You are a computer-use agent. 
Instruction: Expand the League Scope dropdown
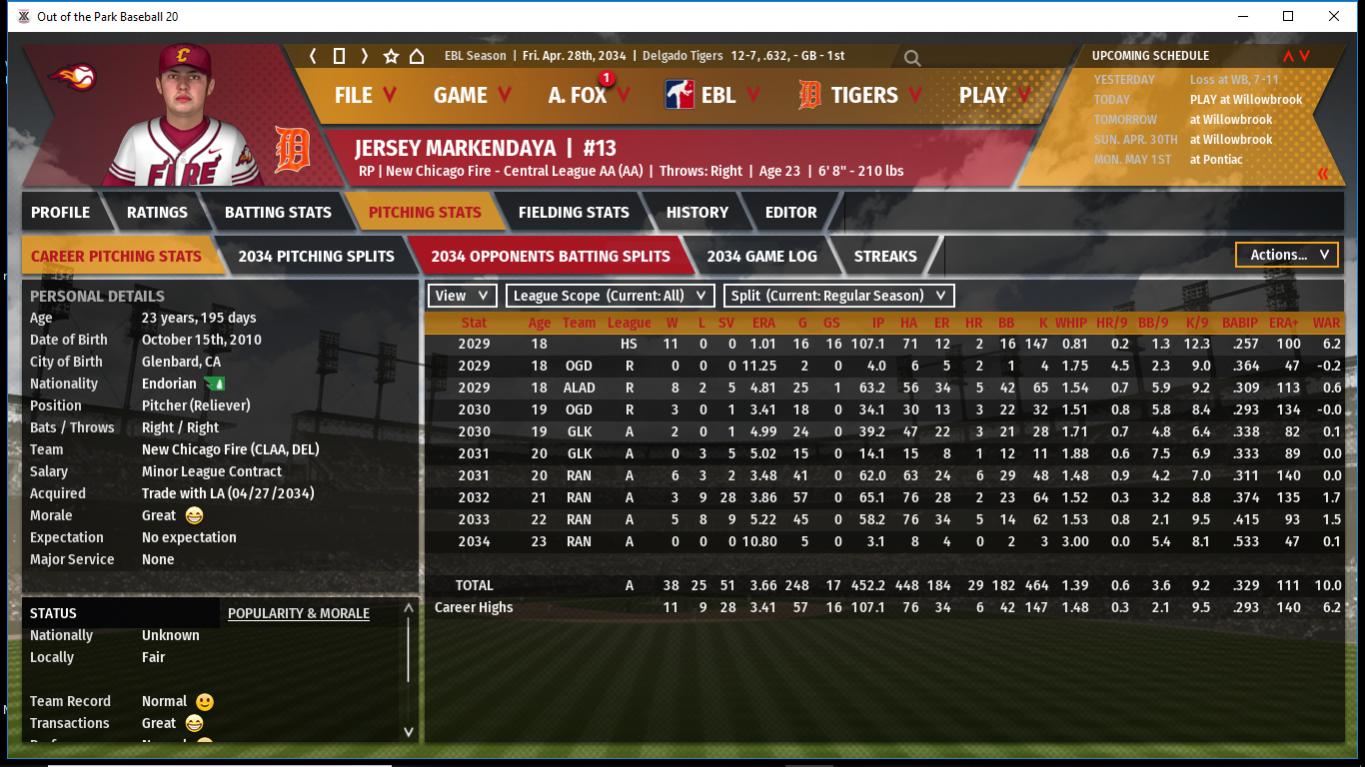pyautogui.click(x=609, y=295)
